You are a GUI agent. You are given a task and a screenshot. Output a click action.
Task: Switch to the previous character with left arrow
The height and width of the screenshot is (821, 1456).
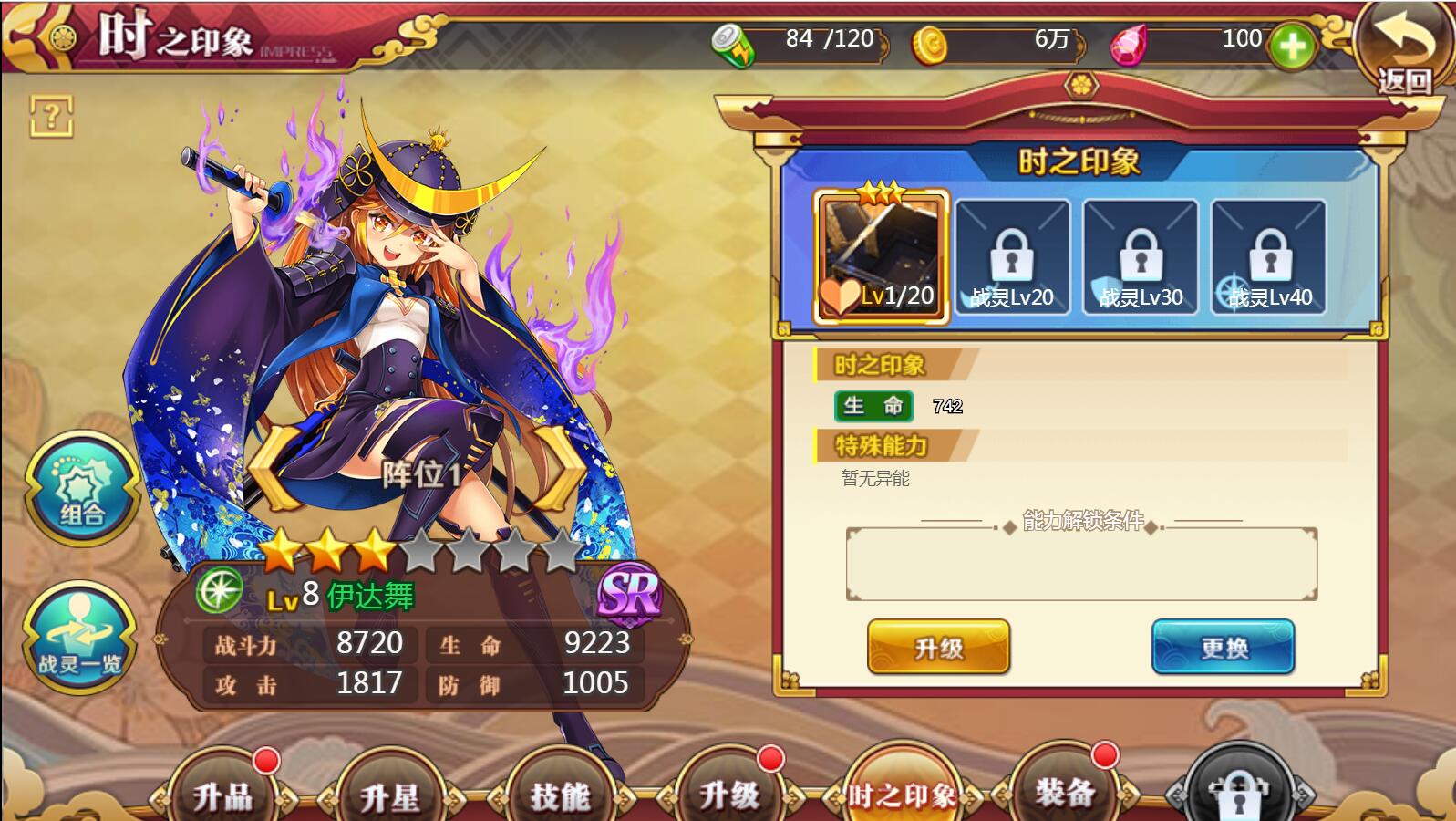[274, 468]
